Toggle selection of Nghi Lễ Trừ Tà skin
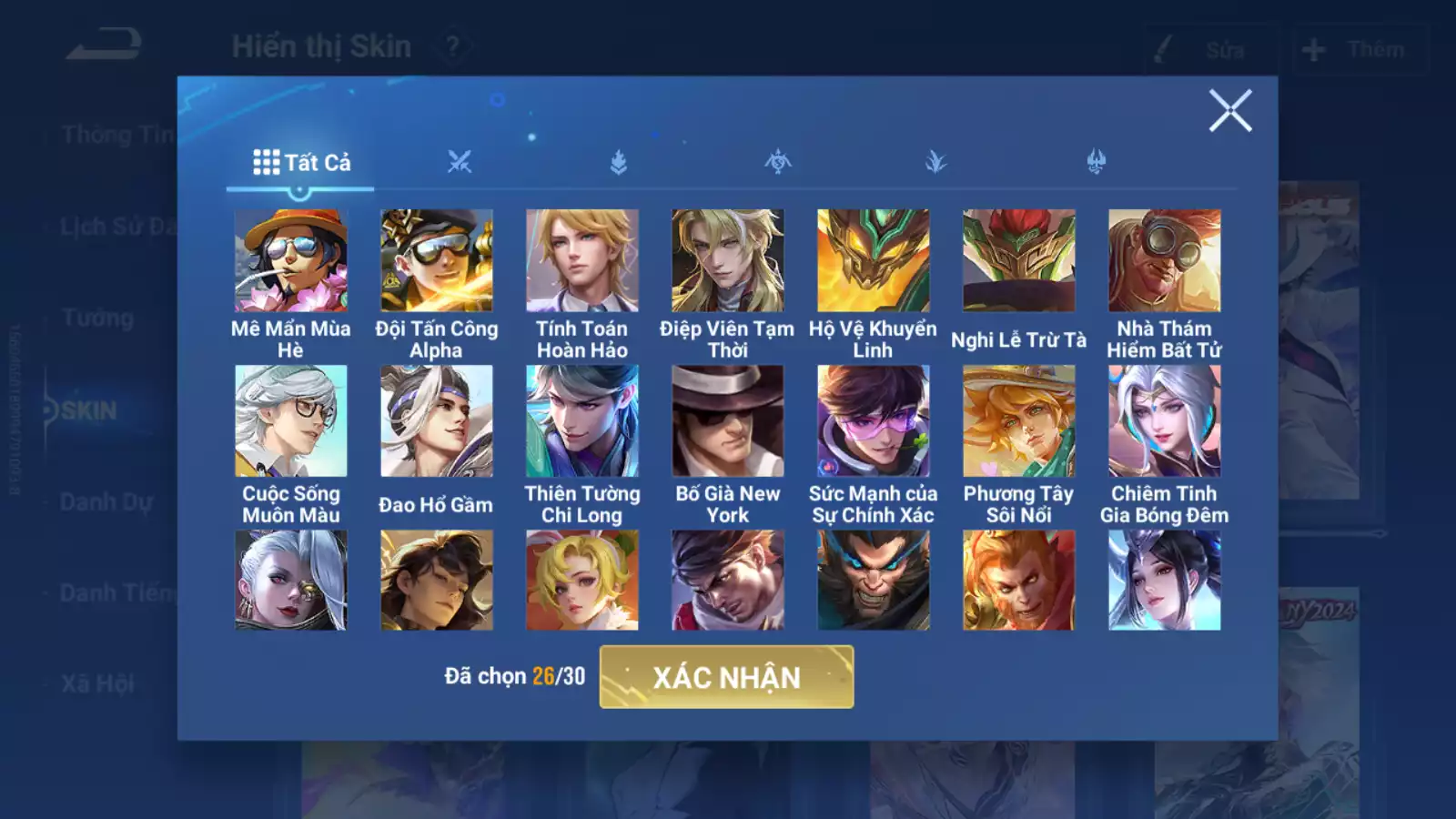 (1017, 262)
